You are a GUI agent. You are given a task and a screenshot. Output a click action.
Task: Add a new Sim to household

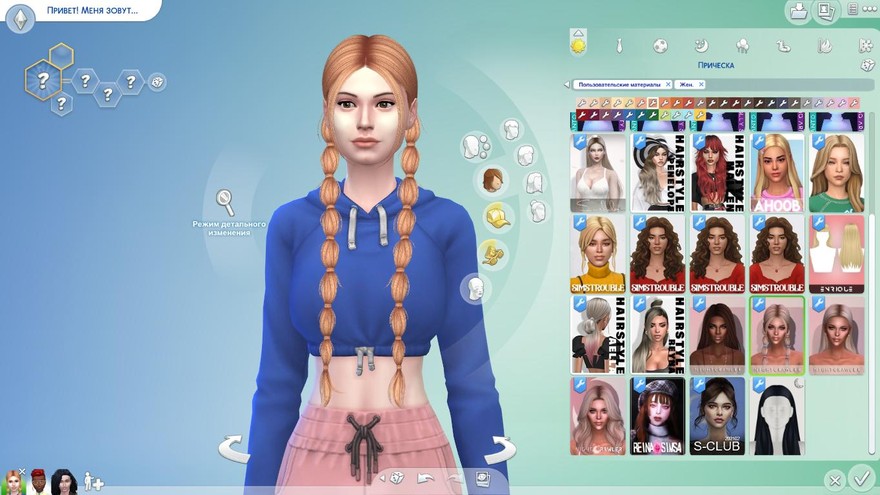coord(93,481)
